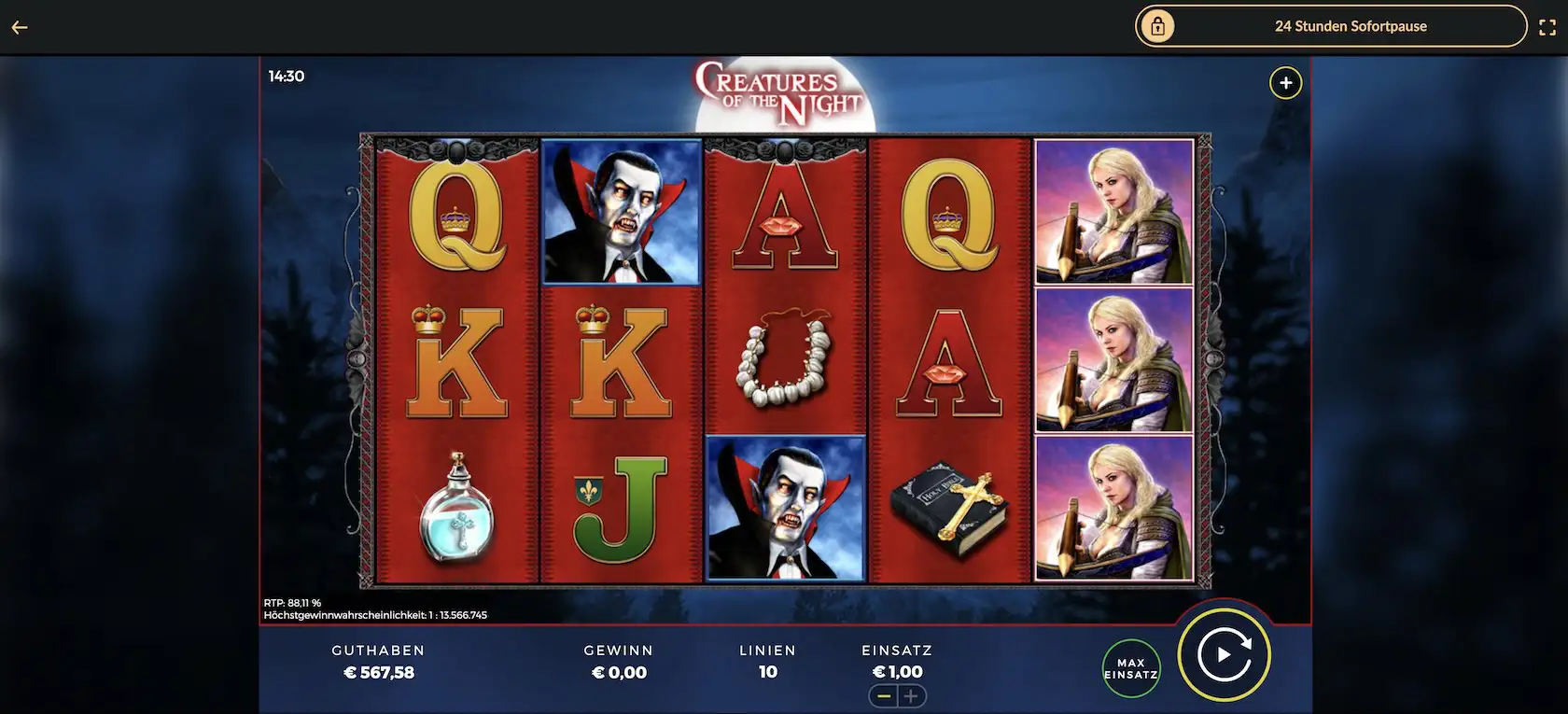
Task: Decrease the Einsatz with the minus button
Action: point(883,696)
